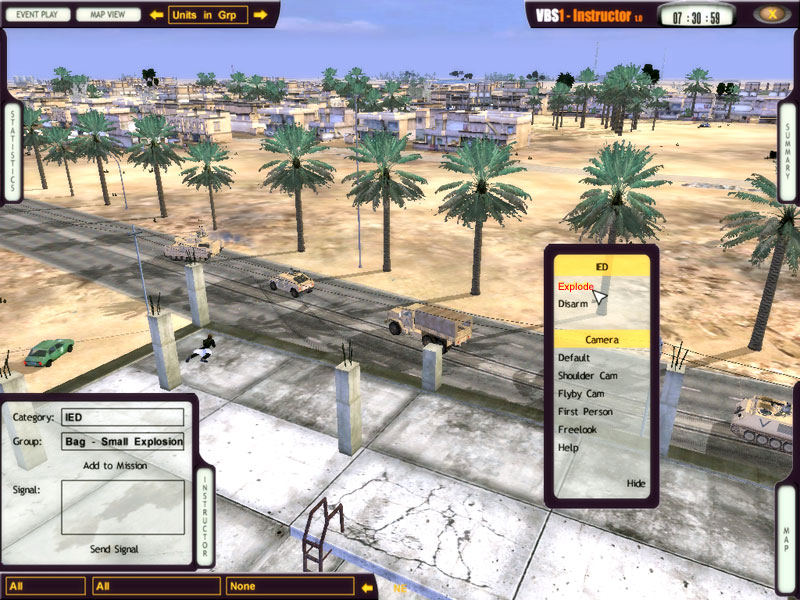This screenshot has height=600, width=800.
Task: Switch to Map View
Action: coord(108,15)
